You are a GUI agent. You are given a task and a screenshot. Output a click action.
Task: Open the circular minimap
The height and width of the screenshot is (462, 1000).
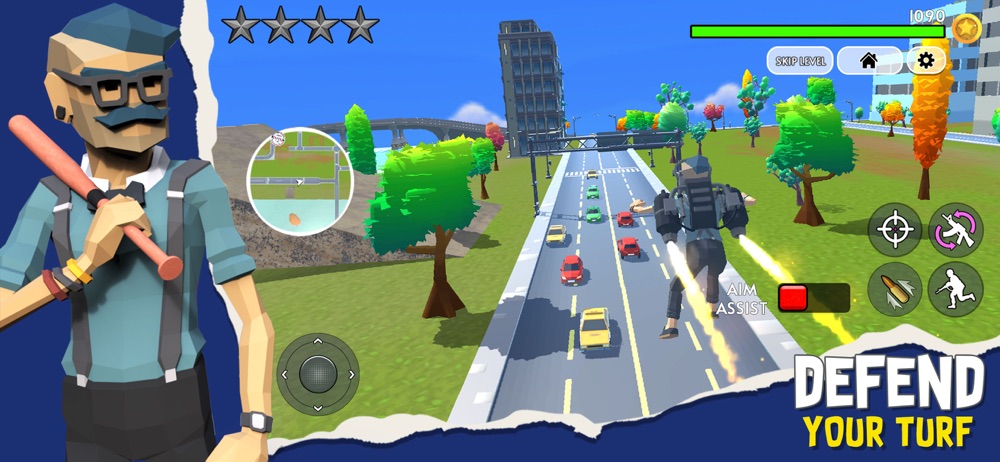point(299,178)
